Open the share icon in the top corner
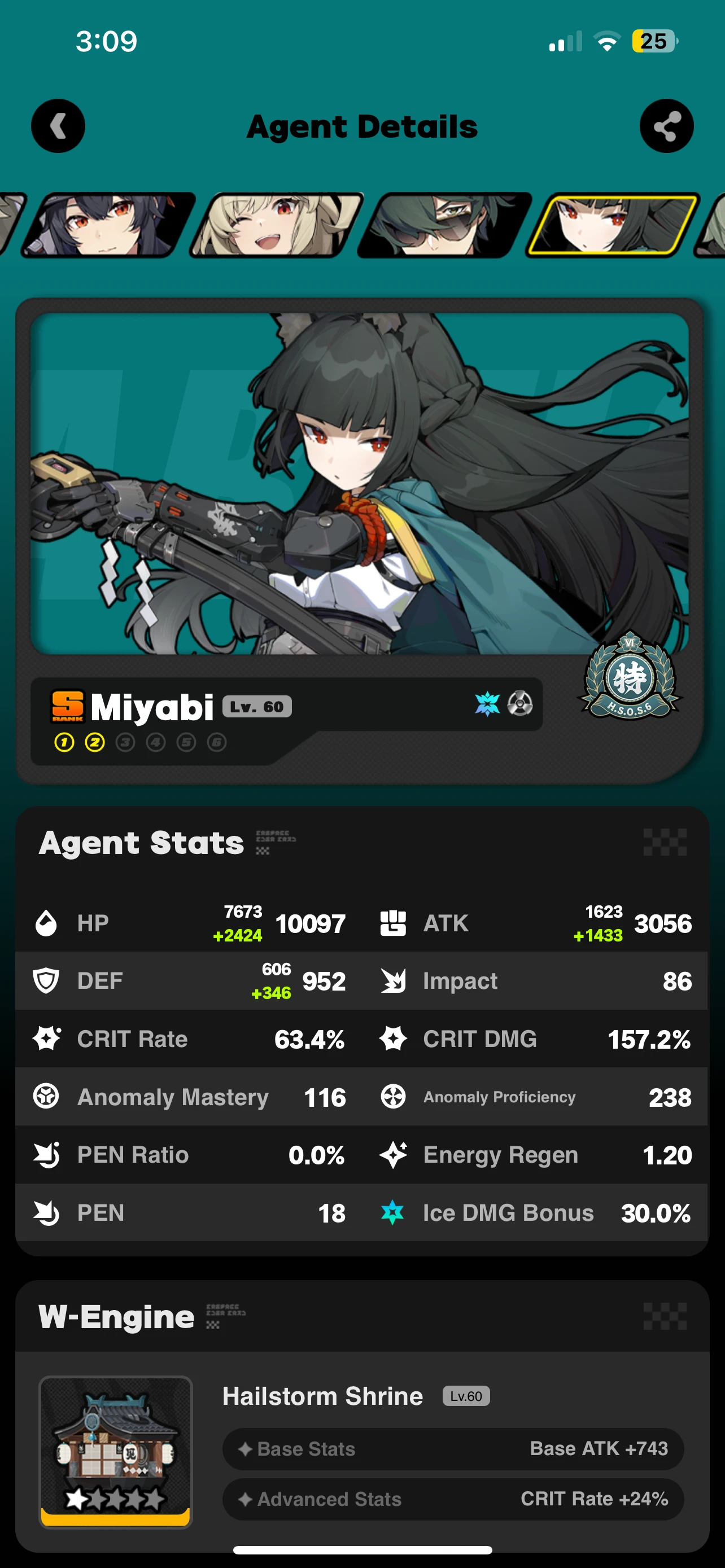 click(667, 125)
